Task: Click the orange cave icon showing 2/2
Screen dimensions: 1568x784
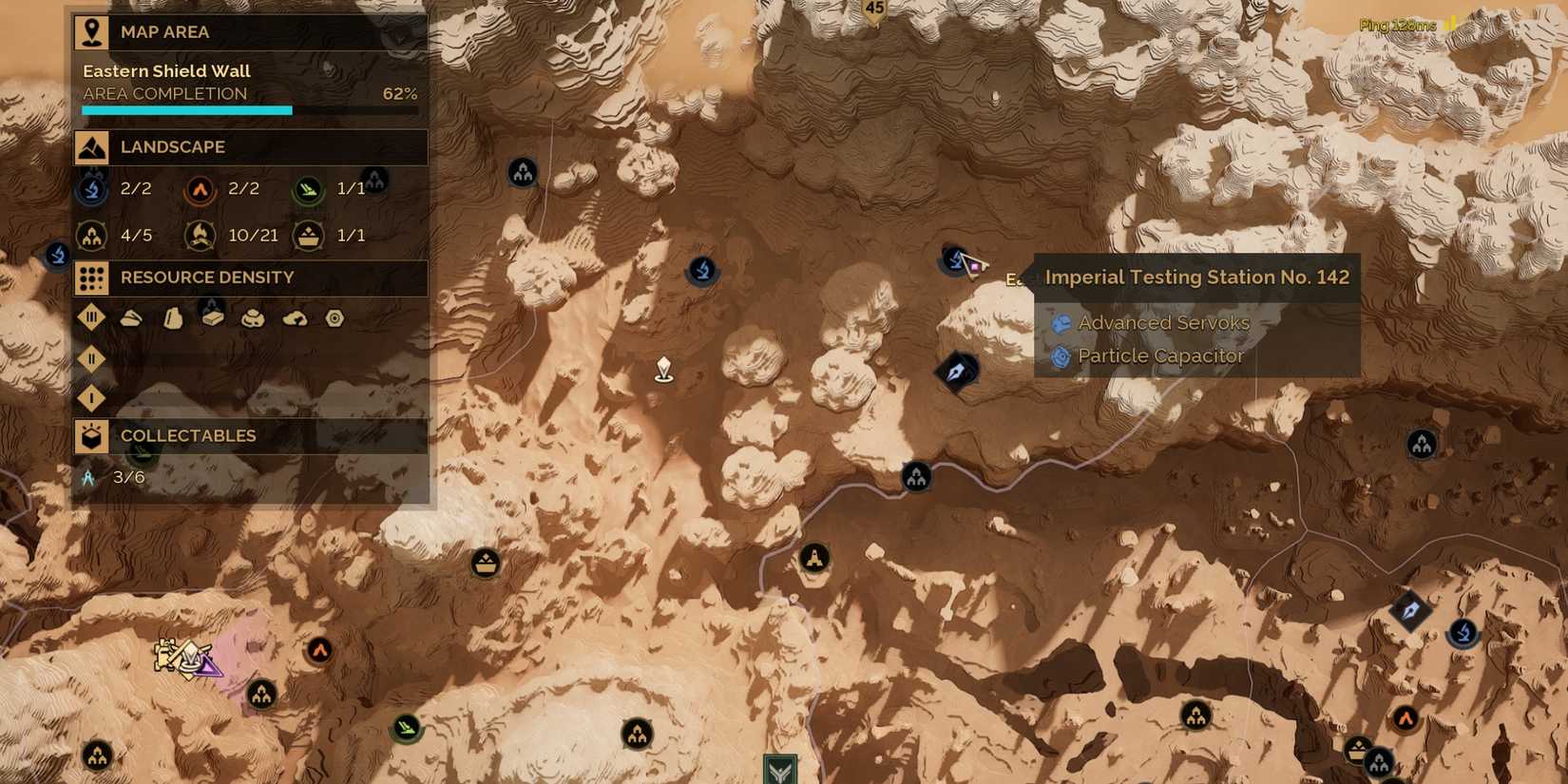Action: (x=199, y=188)
